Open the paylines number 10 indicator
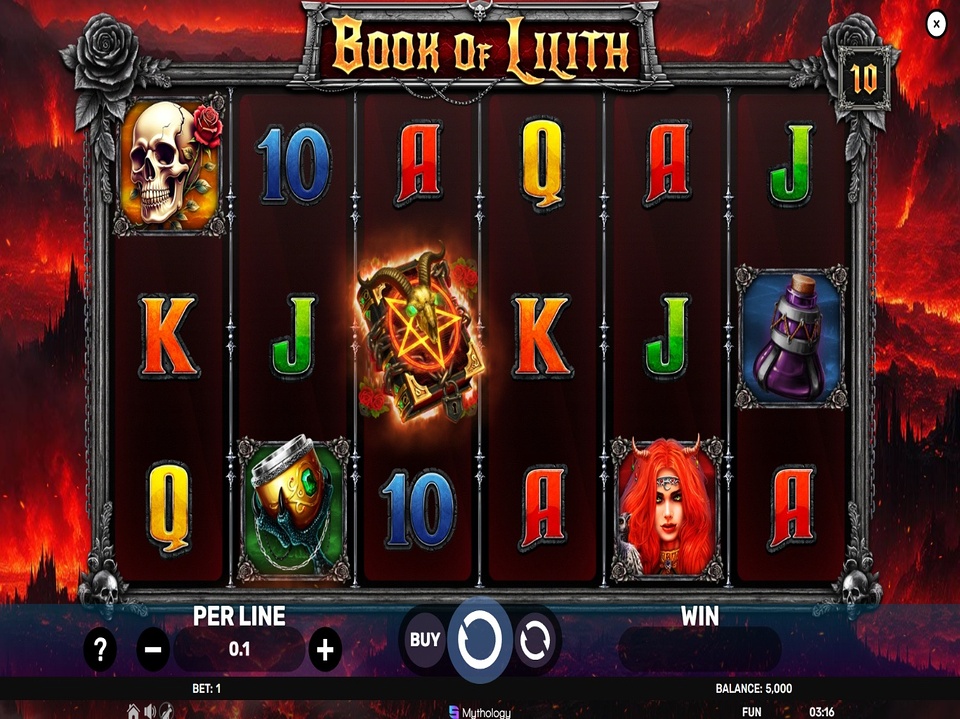The width and height of the screenshot is (960, 719). coord(863,78)
